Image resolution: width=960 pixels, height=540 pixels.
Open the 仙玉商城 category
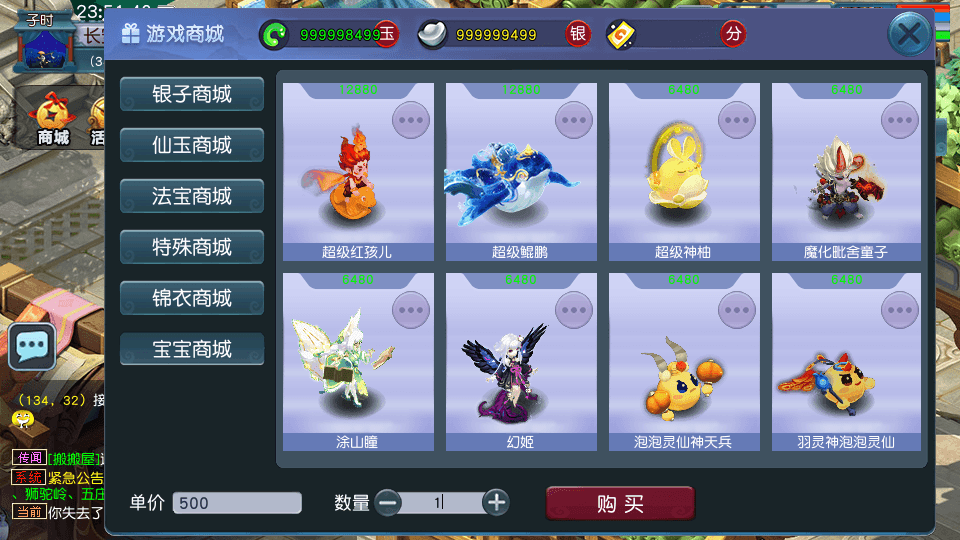pyautogui.click(x=192, y=145)
